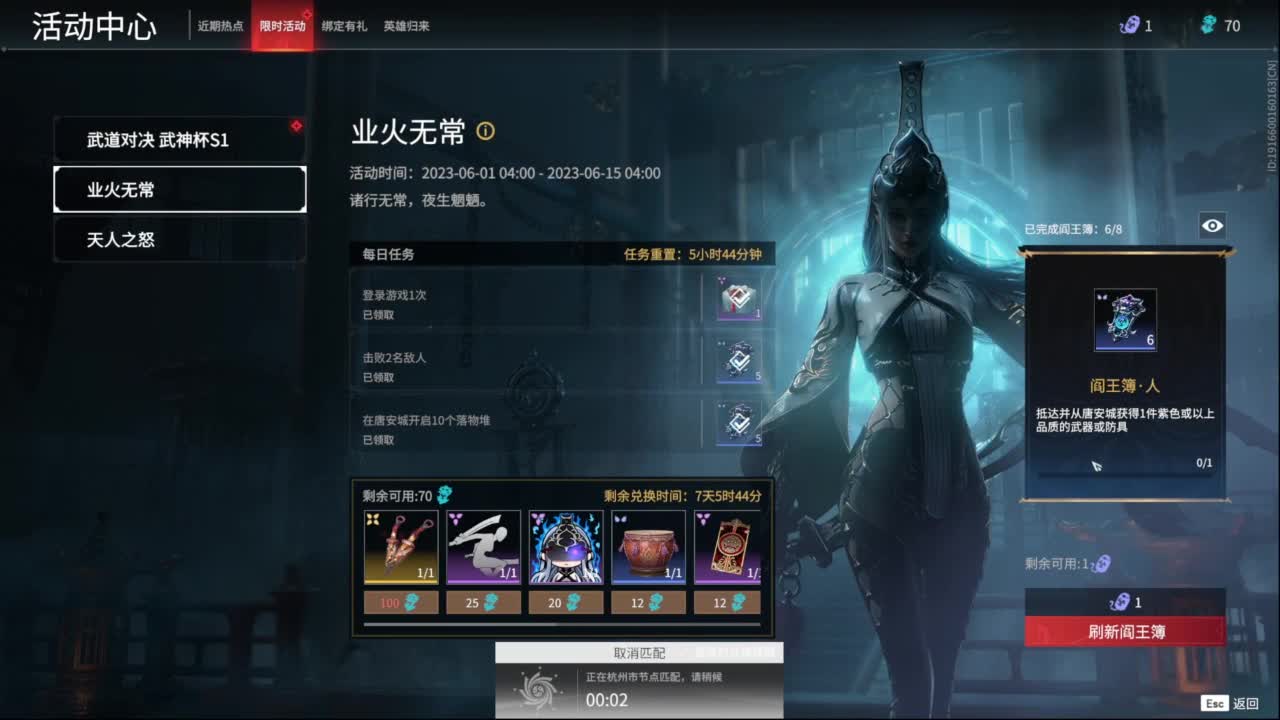
Task: Click the 击败2名敌人 reward token icon
Action: [x=736, y=360]
